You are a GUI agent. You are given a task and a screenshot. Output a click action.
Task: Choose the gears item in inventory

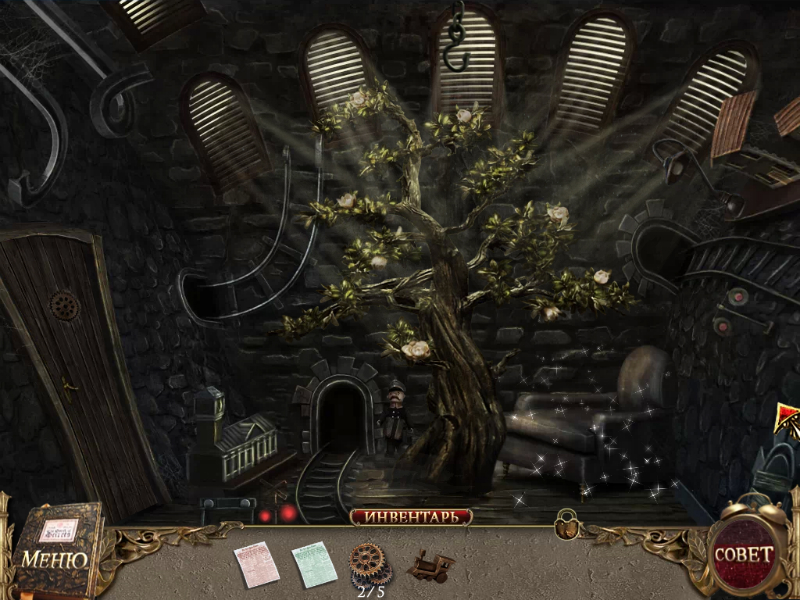point(370,562)
